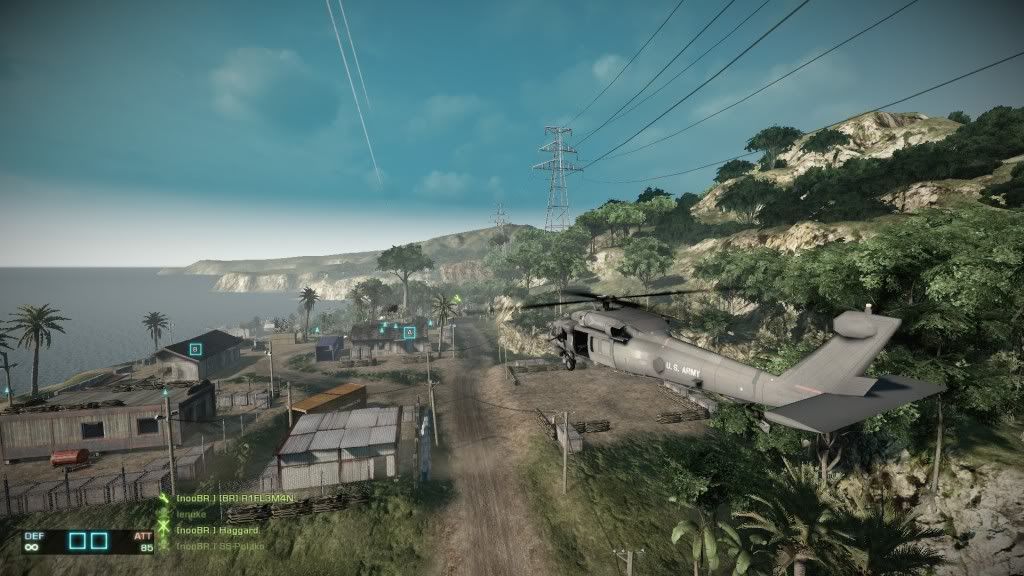Select objective marker B
The width and height of the screenshot is (1024, 576).
195,349
